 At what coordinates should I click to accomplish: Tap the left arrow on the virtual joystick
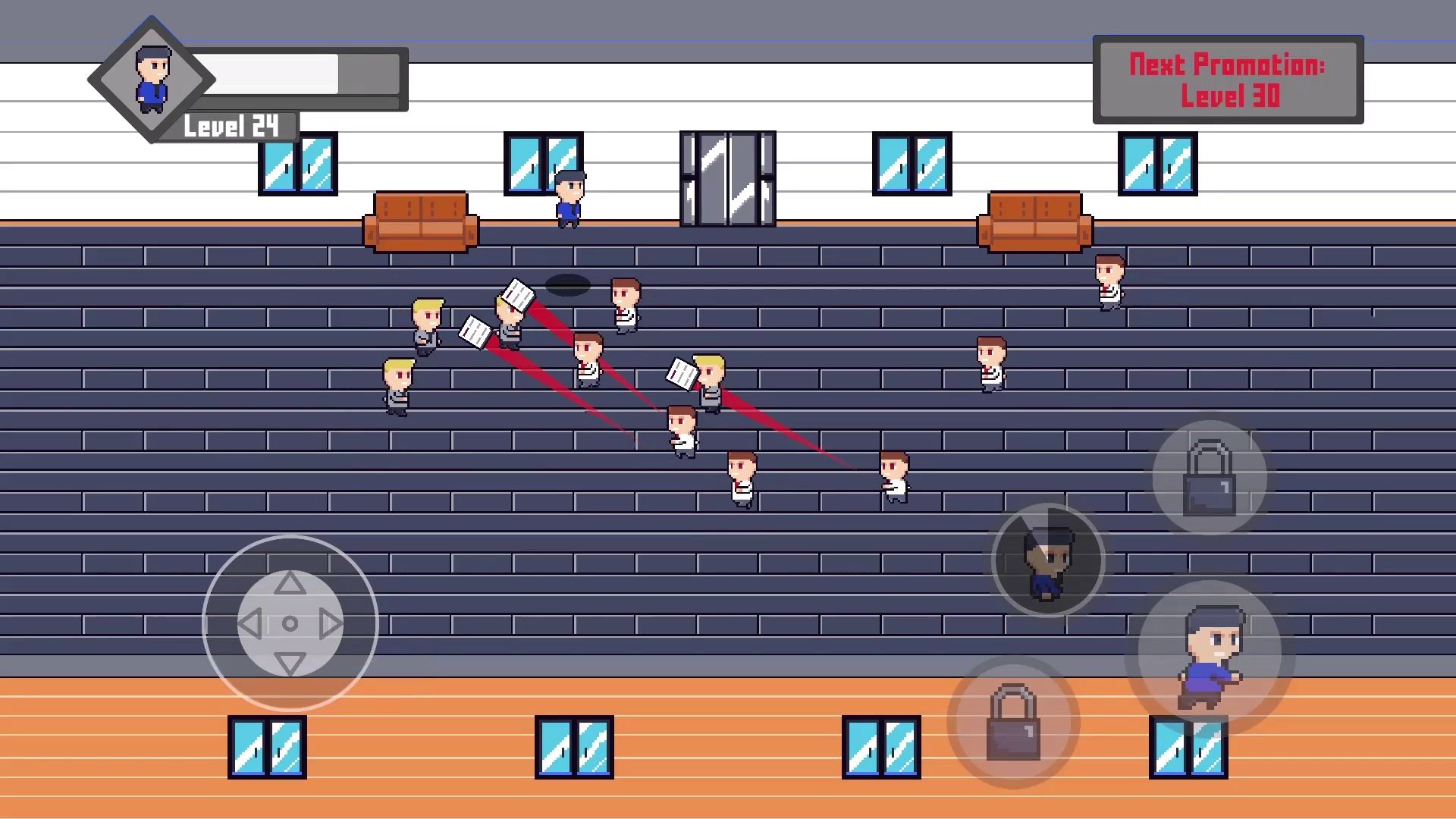249,624
